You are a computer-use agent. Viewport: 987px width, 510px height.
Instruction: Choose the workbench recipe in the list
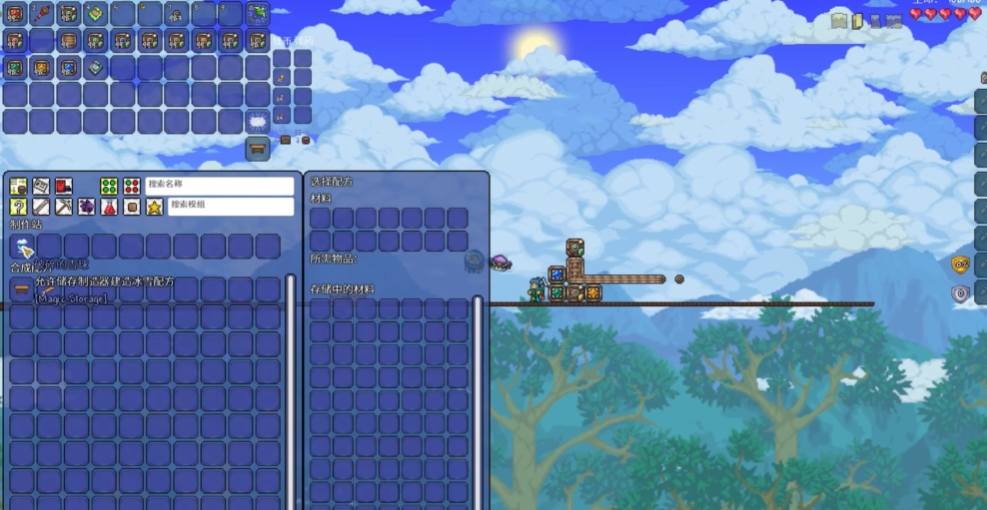[x=23, y=290]
